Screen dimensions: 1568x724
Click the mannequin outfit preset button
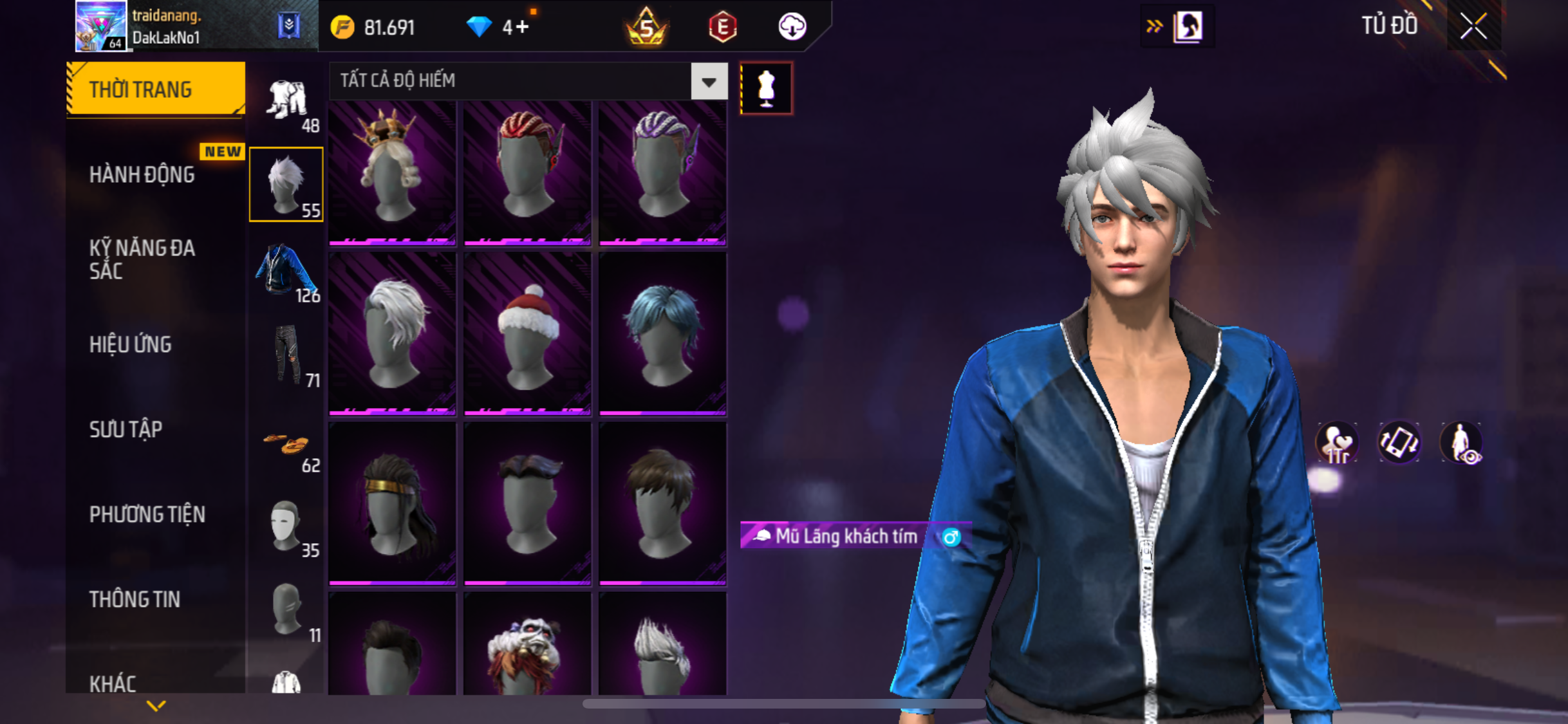click(x=766, y=89)
